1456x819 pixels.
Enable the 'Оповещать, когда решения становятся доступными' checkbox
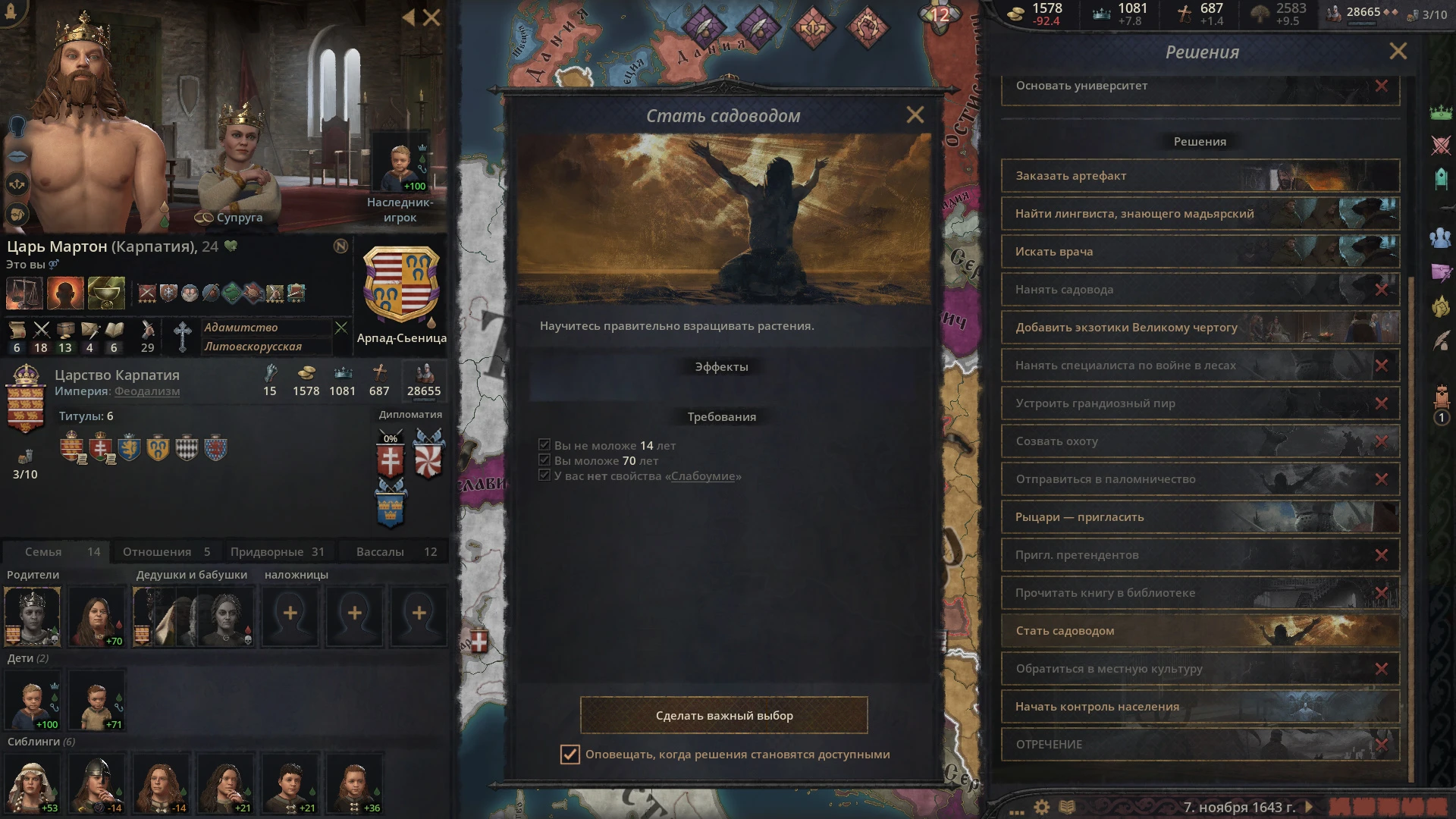pyautogui.click(x=570, y=755)
